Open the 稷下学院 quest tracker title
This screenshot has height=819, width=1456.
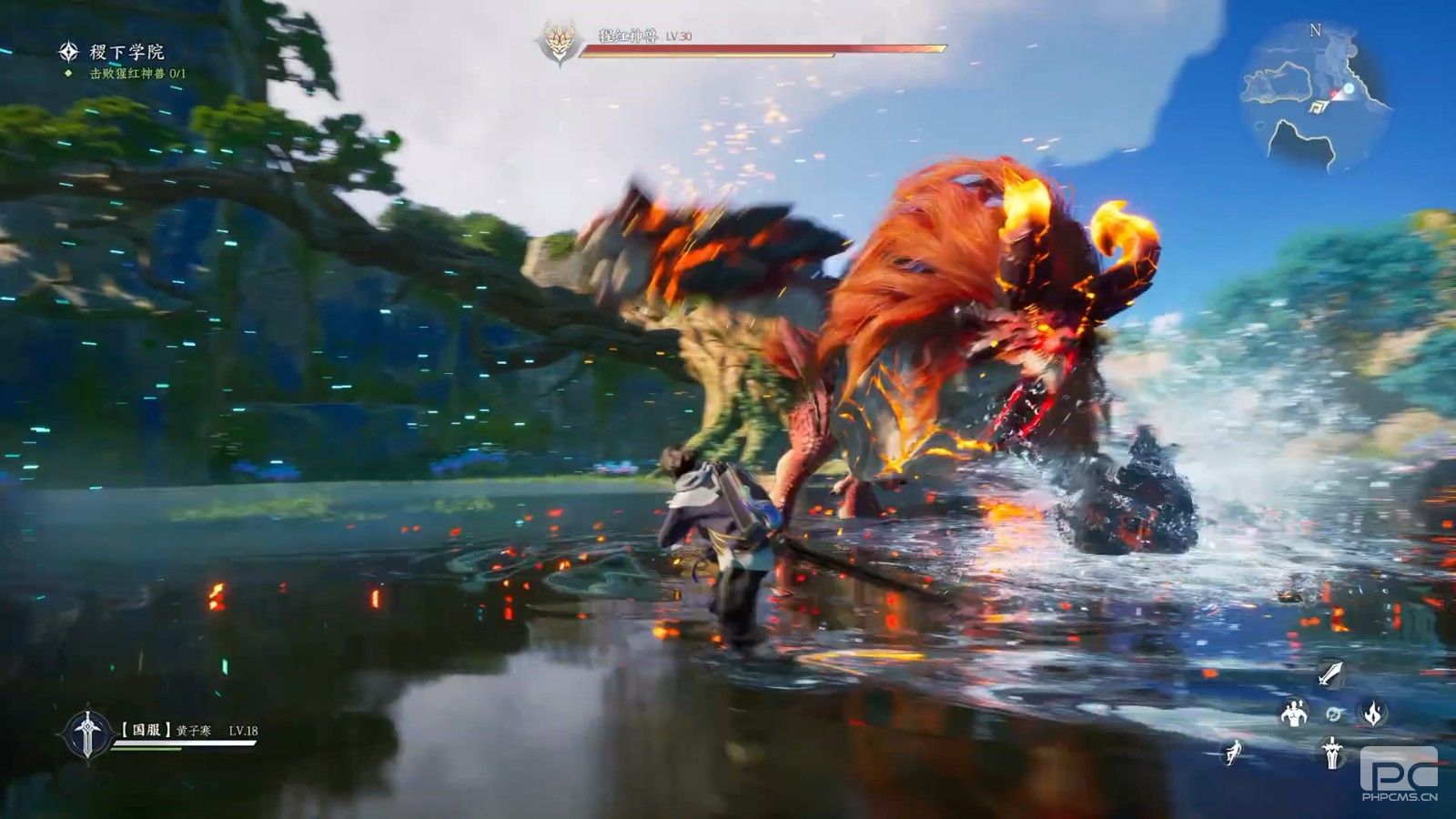[126, 52]
